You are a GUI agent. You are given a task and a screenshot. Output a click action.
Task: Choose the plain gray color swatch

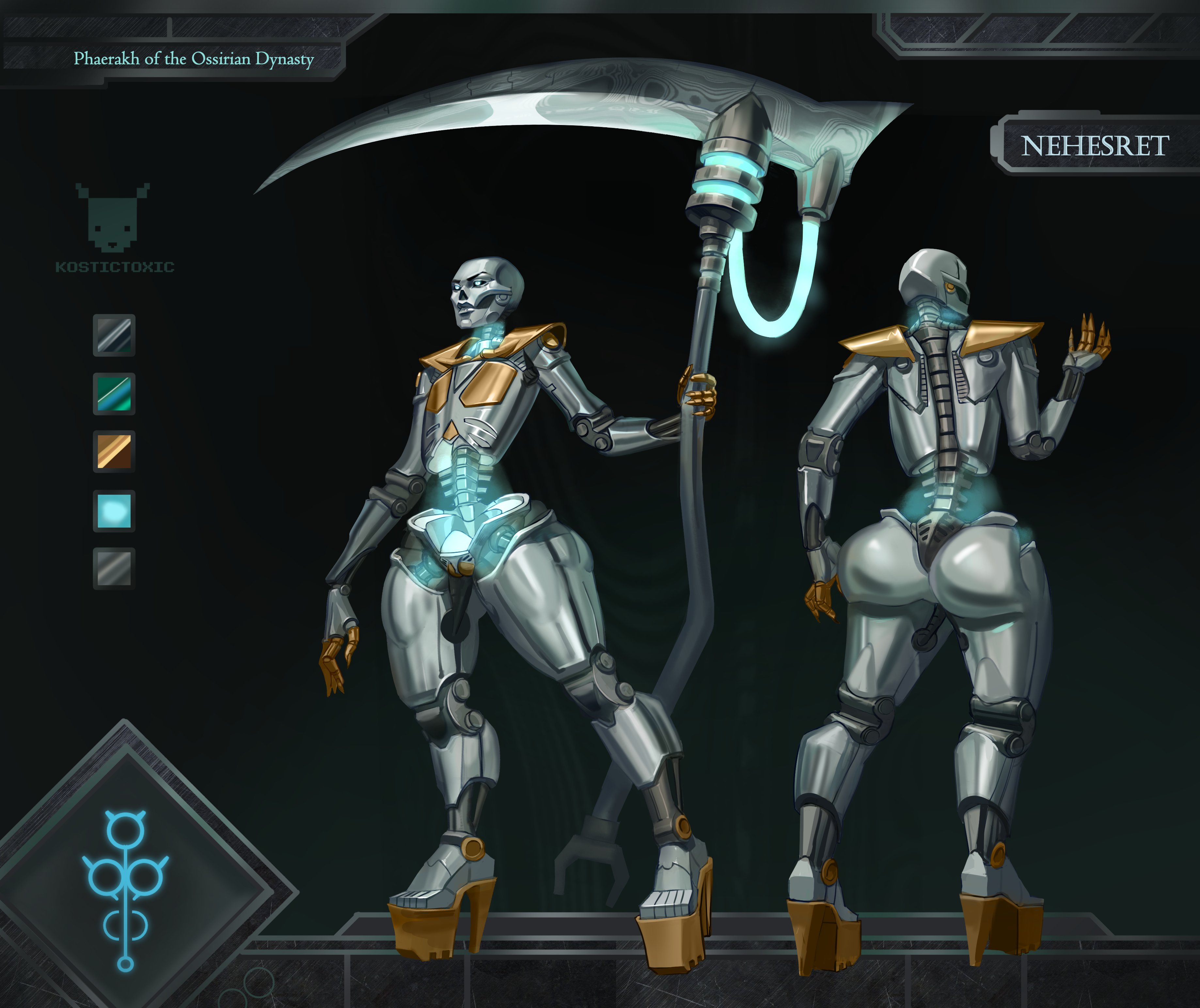(114, 568)
